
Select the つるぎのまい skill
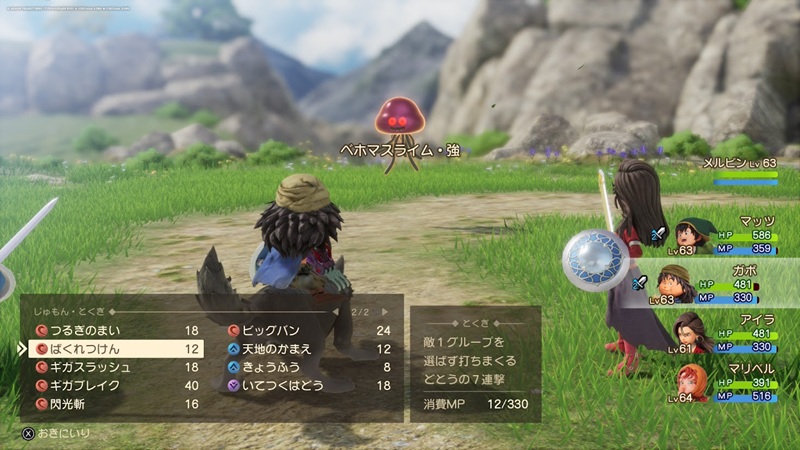click(x=110, y=330)
